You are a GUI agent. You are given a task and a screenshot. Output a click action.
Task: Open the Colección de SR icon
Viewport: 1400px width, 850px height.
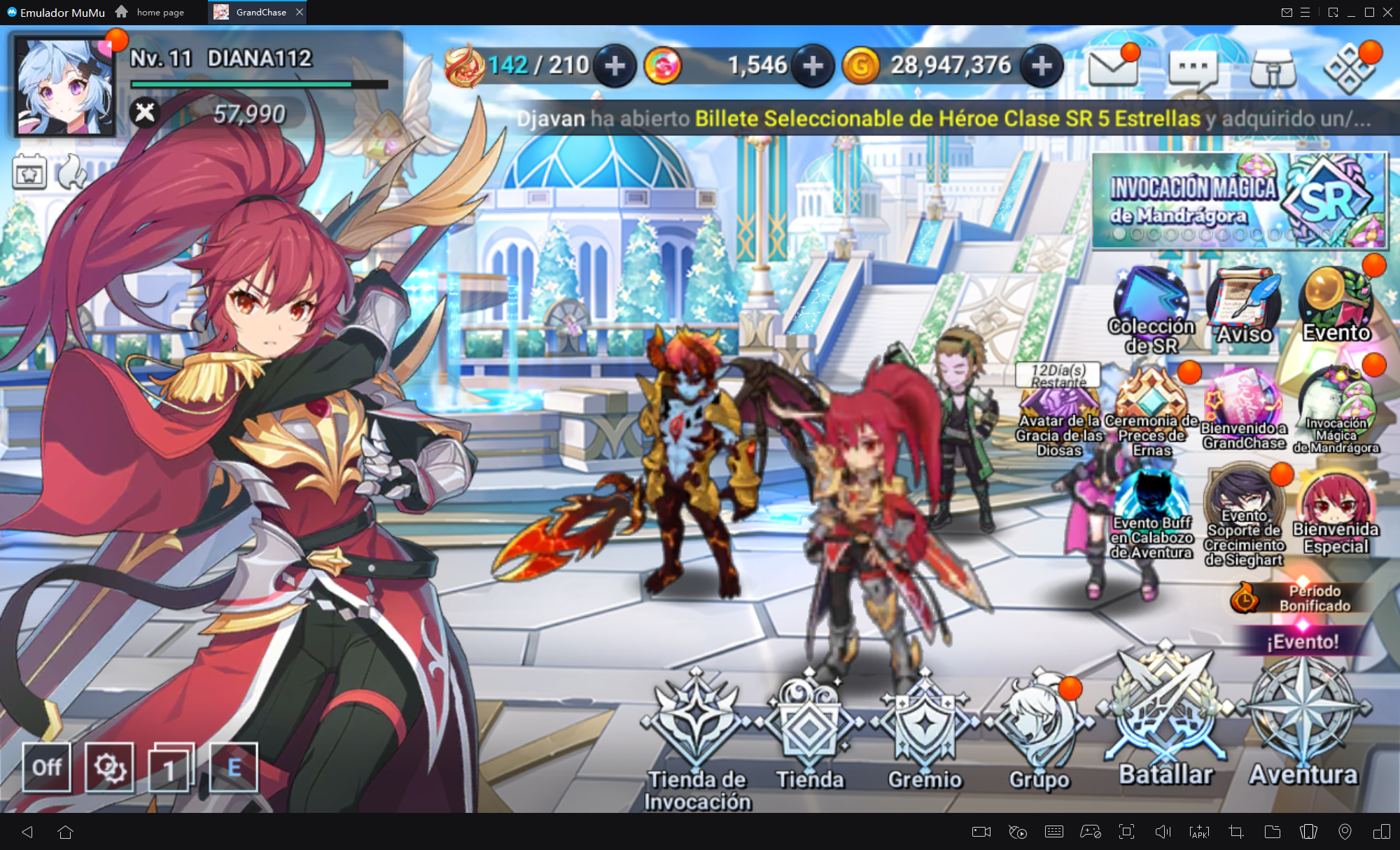point(1151,308)
